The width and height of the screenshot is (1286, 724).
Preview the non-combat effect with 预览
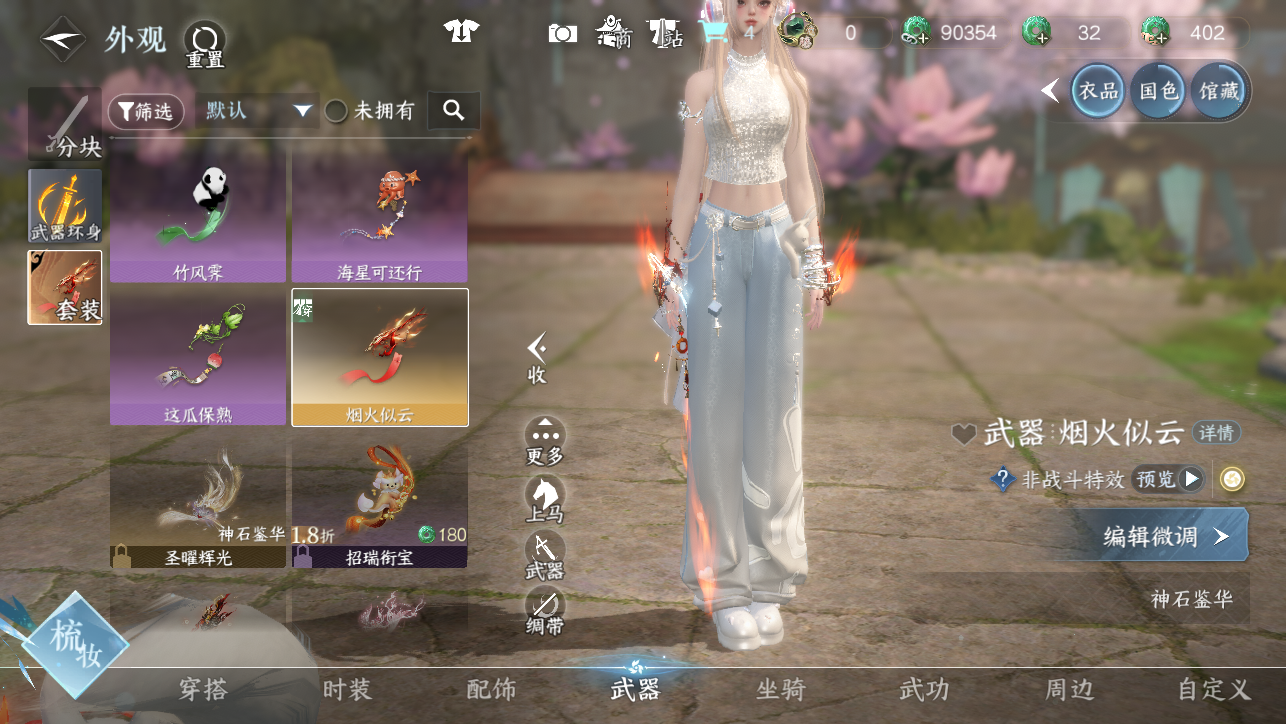[x=1167, y=480]
